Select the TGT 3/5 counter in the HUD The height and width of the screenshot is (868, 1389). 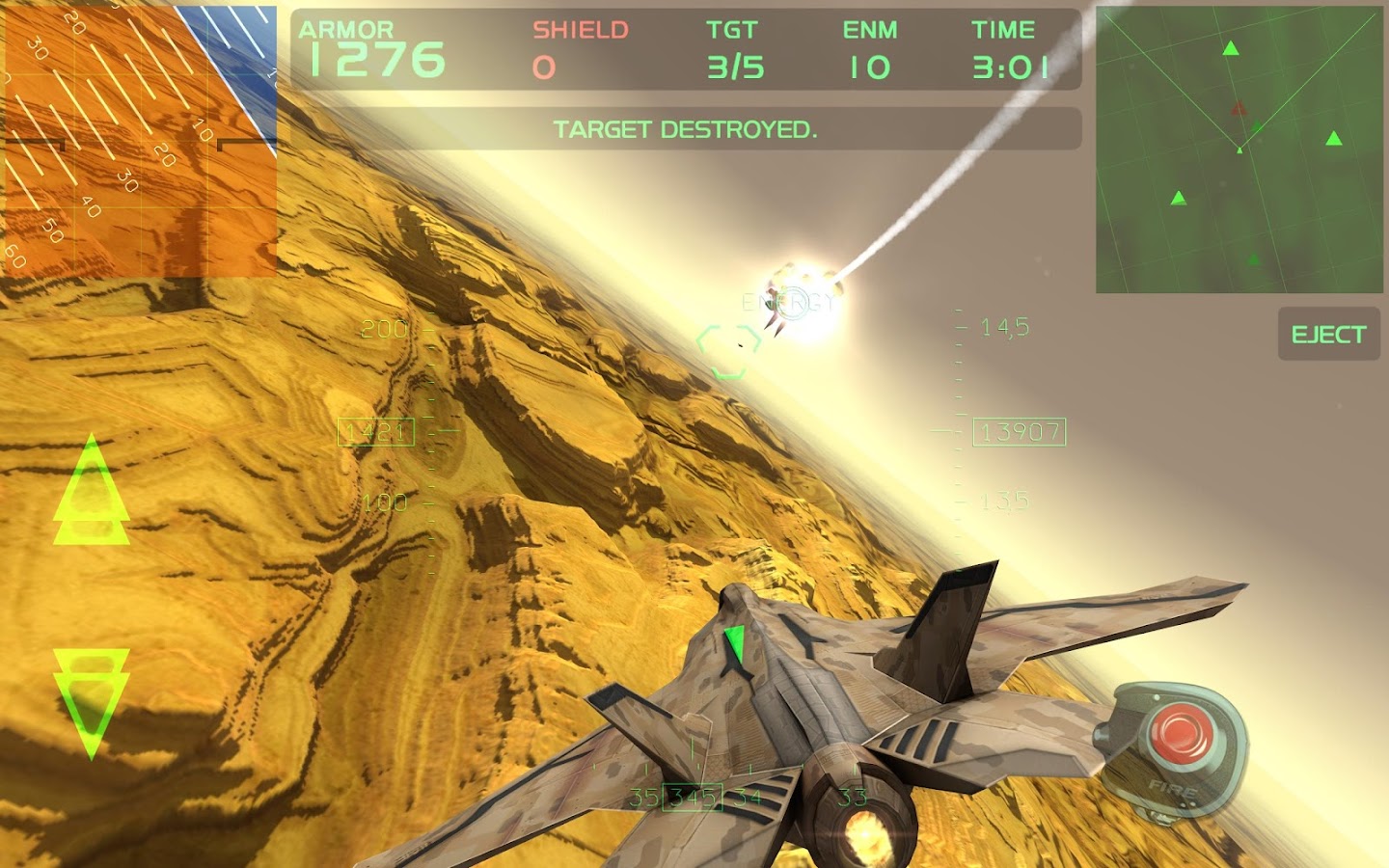pyautogui.click(x=733, y=48)
